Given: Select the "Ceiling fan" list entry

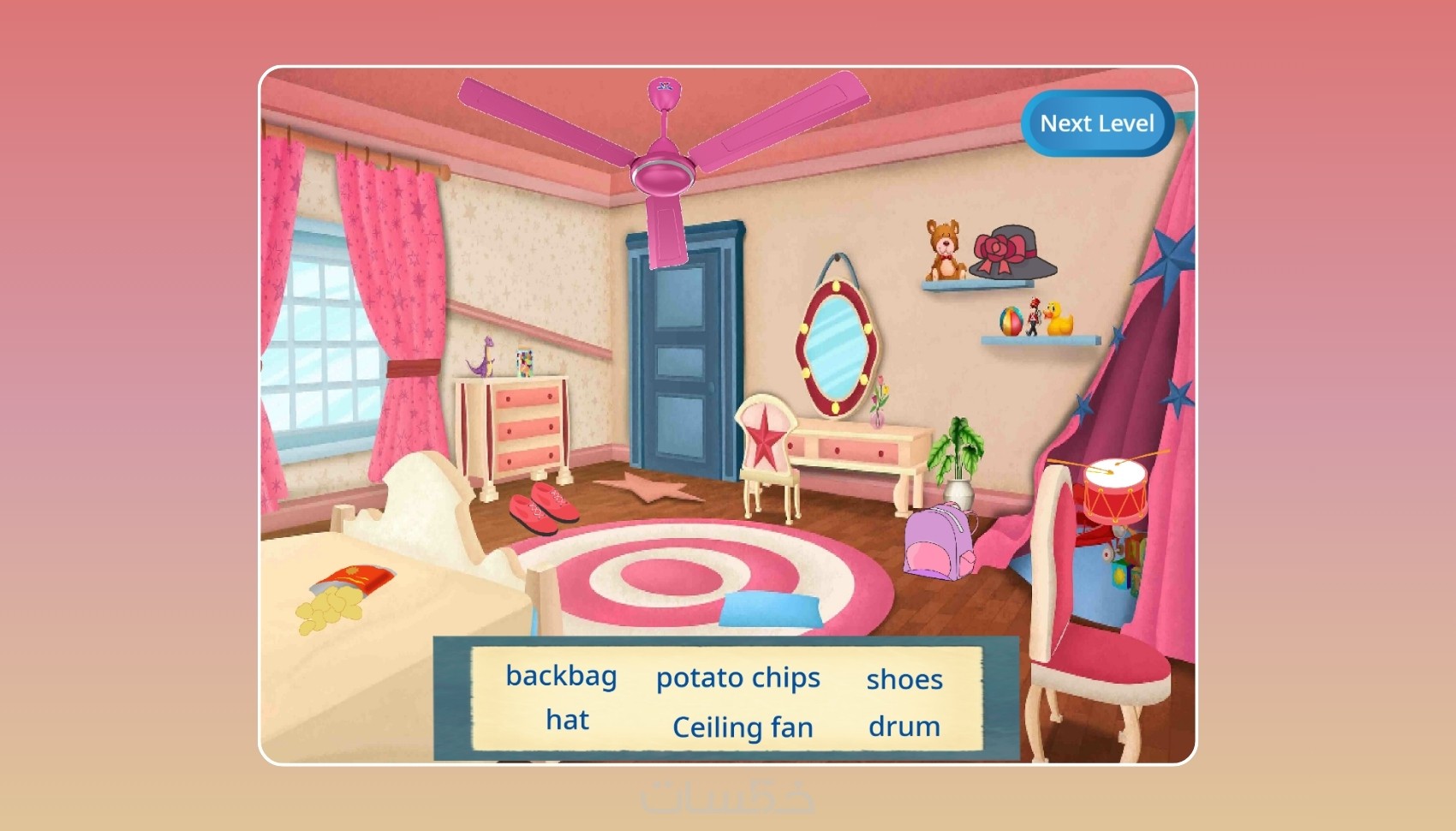Looking at the screenshot, I should coord(743,727).
